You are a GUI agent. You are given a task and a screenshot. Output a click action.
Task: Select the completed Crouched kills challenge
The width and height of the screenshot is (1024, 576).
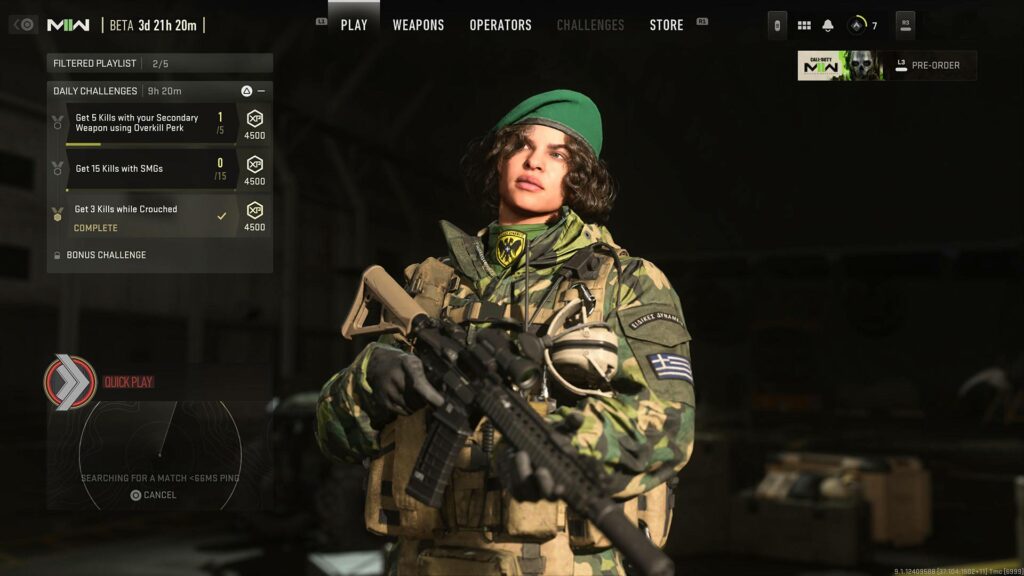point(150,217)
